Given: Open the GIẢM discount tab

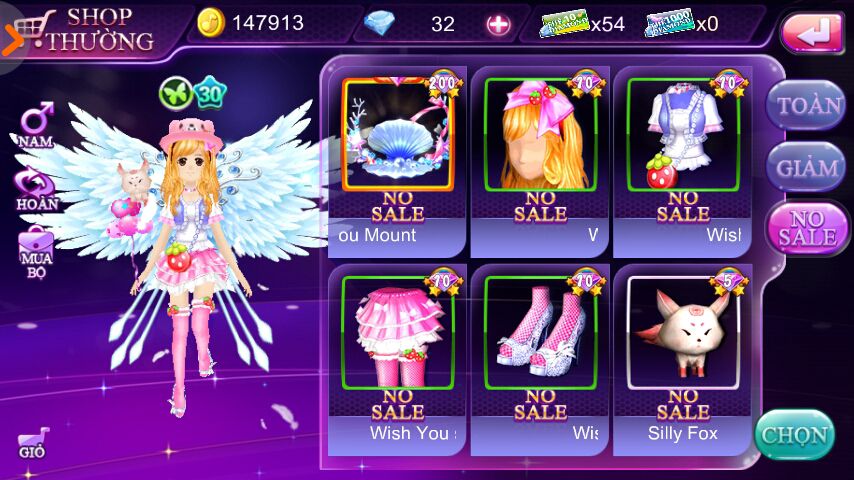Looking at the screenshot, I should pyautogui.click(x=806, y=167).
